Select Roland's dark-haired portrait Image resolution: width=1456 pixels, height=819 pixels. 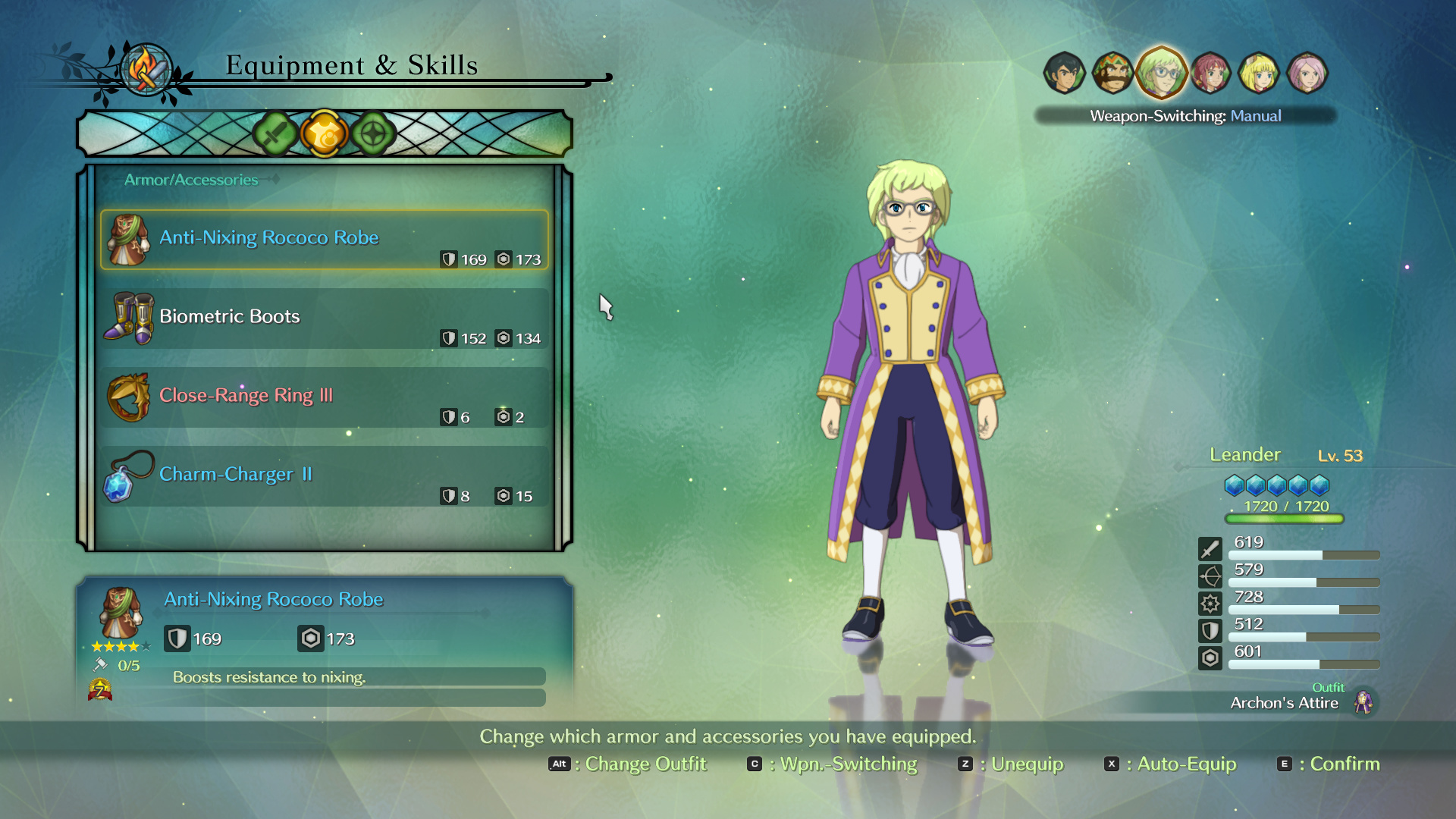click(x=1064, y=73)
